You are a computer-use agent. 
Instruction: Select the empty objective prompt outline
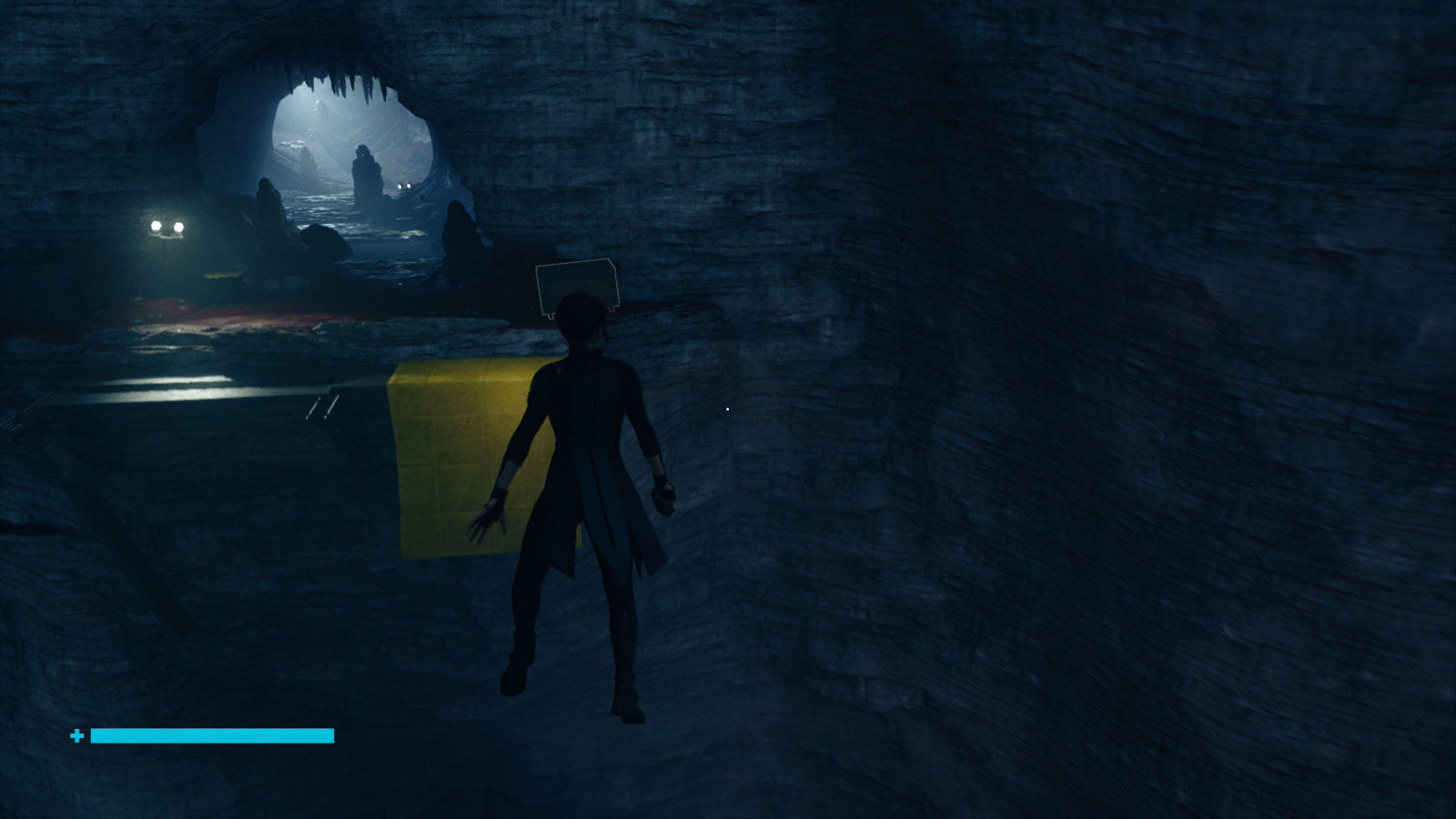(578, 284)
